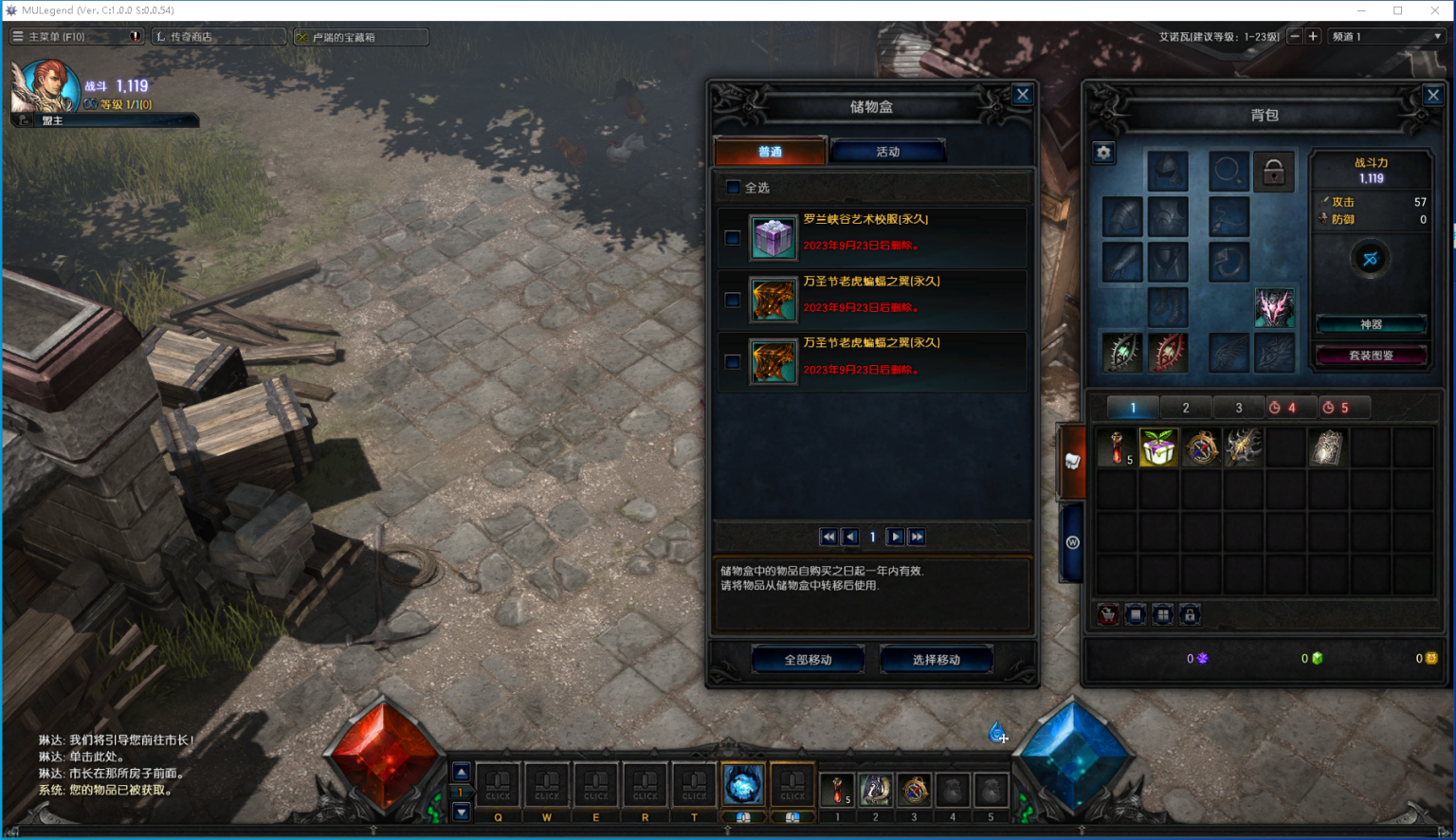Click the 神器 artifact button

point(1371,324)
